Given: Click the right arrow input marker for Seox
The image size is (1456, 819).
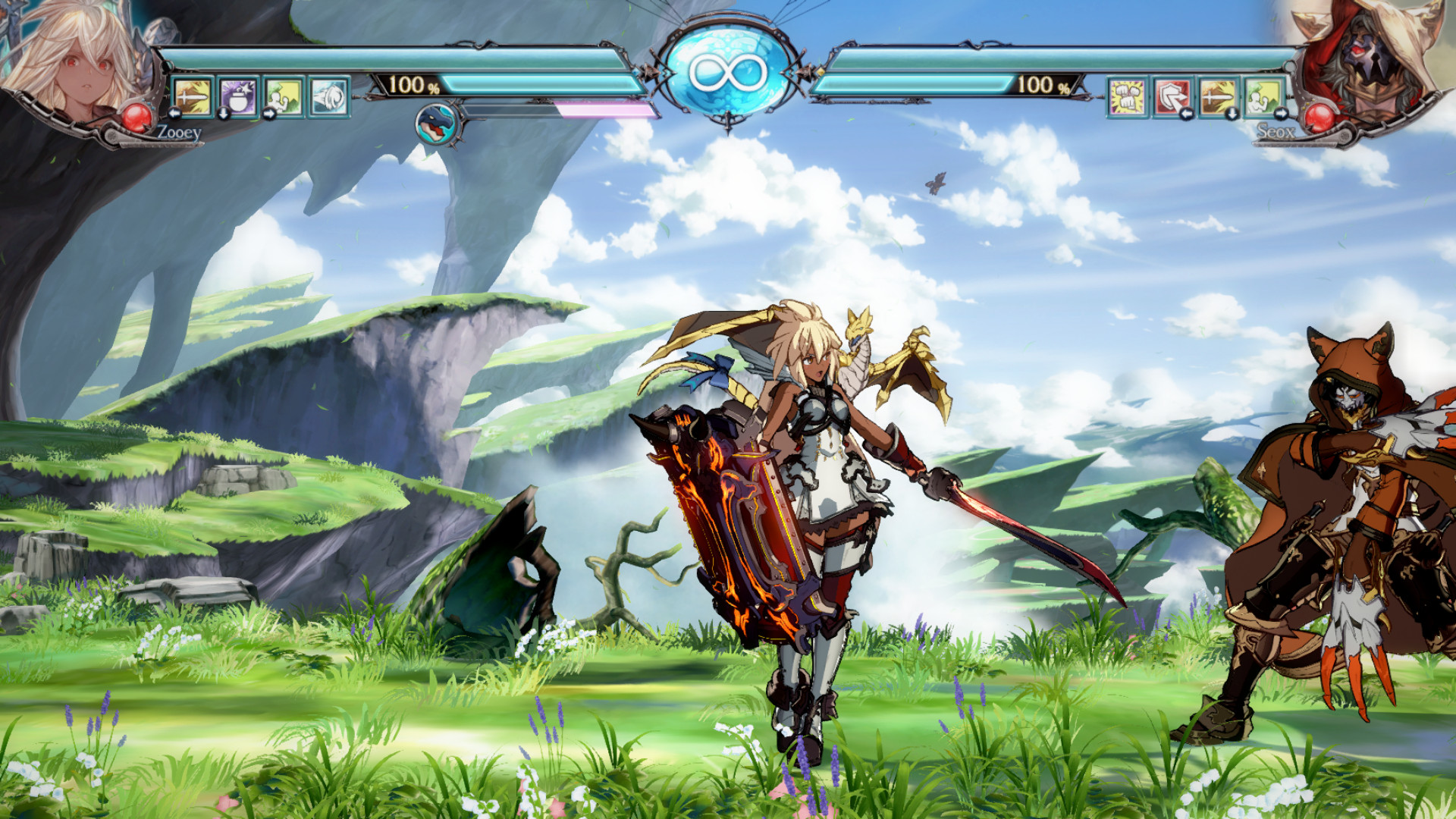Looking at the screenshot, I should [x=1281, y=114].
